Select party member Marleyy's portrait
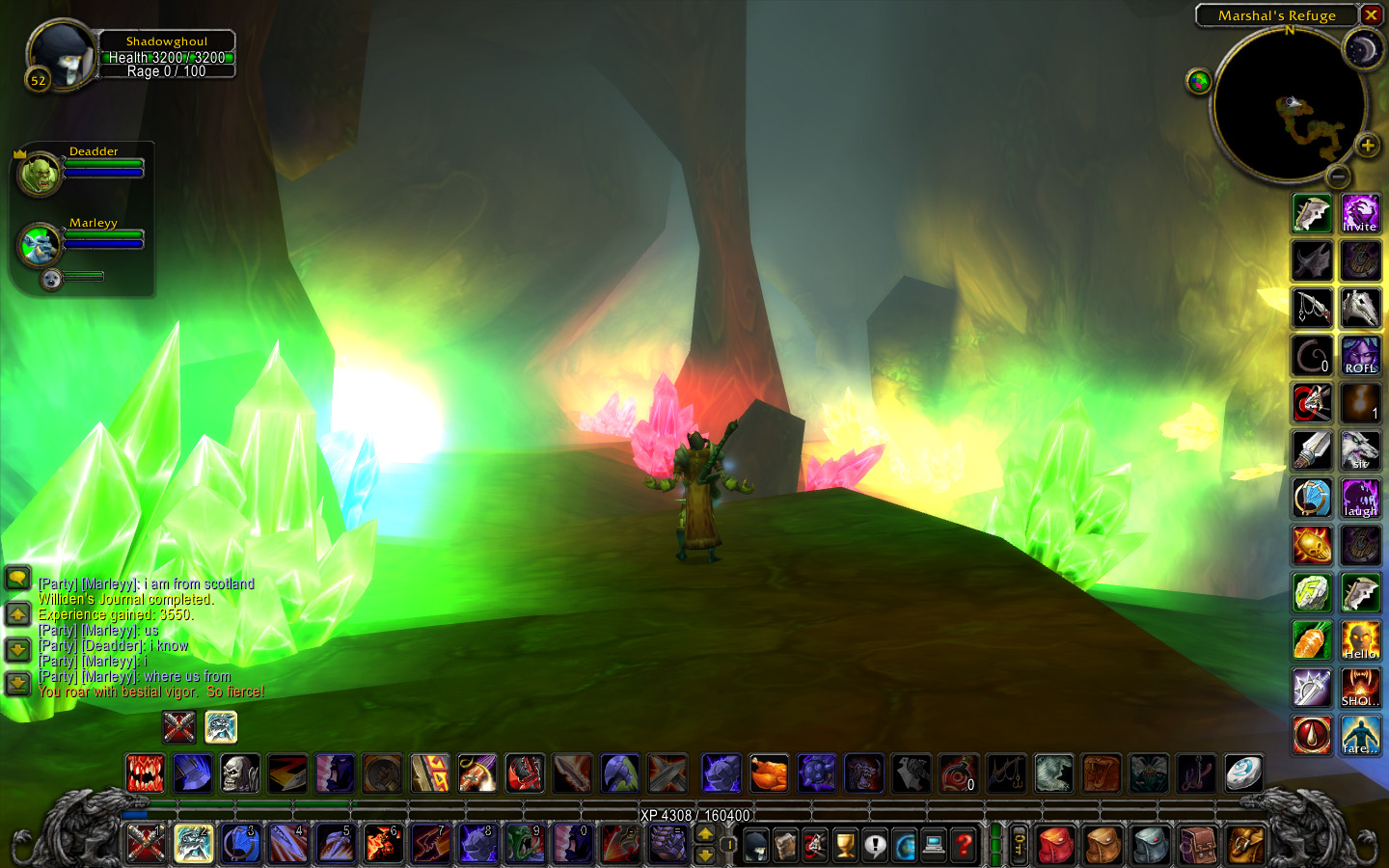 tap(40, 245)
